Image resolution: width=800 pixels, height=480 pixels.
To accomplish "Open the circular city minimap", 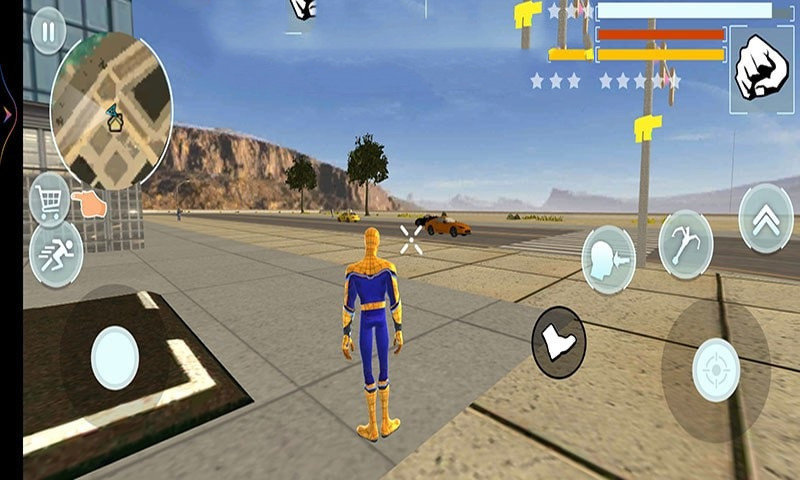I will [x=111, y=111].
